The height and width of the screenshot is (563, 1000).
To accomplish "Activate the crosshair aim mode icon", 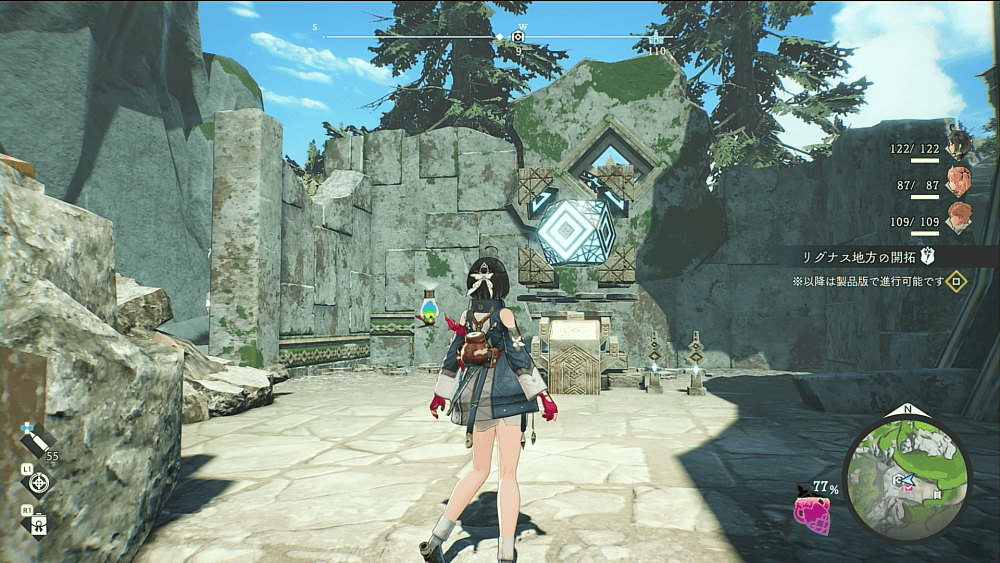I will 39,484.
